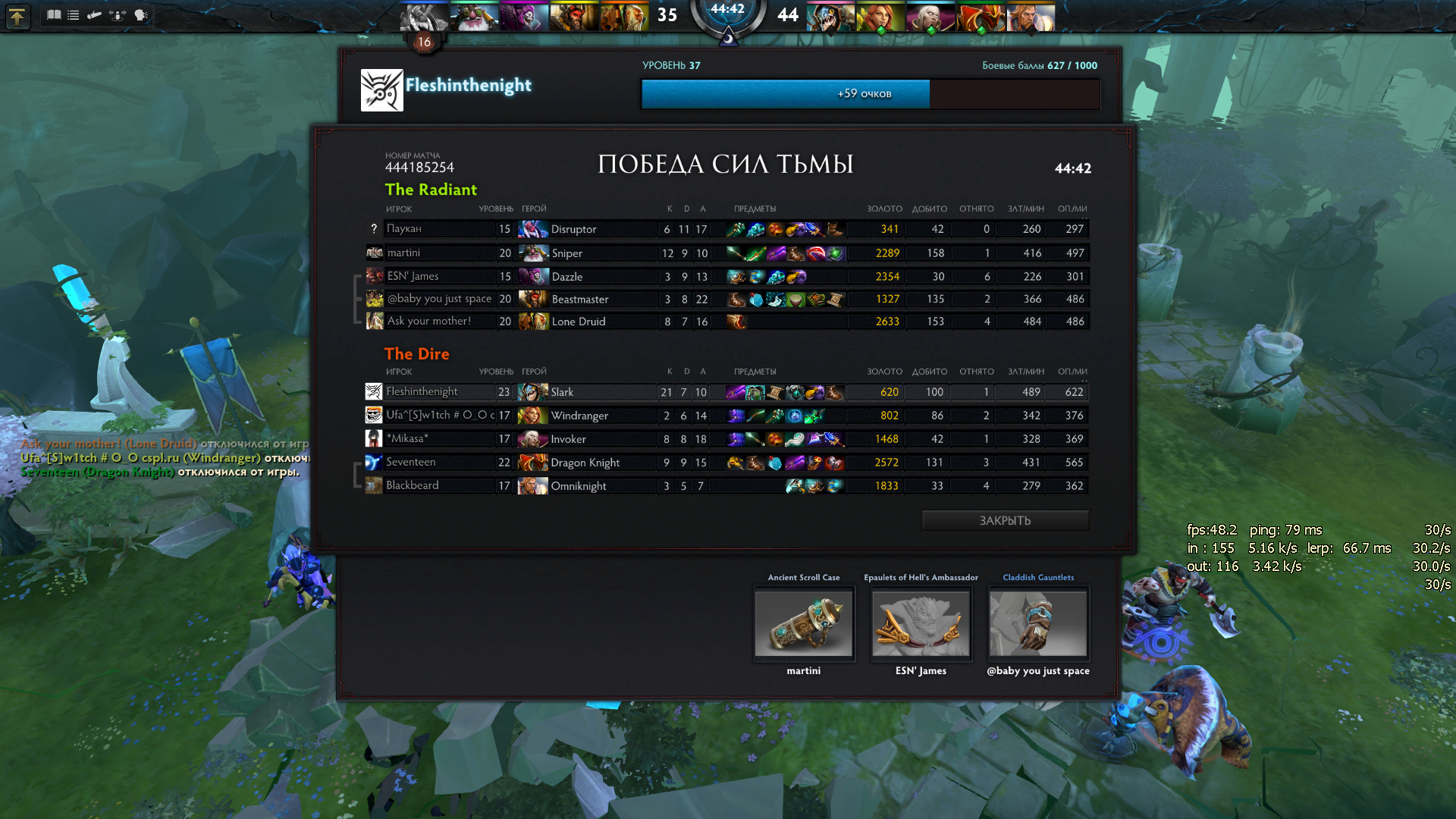Click the Claddish Gauntlets item thumbnail
Viewport: 1456px width, 819px height.
[x=1037, y=623]
